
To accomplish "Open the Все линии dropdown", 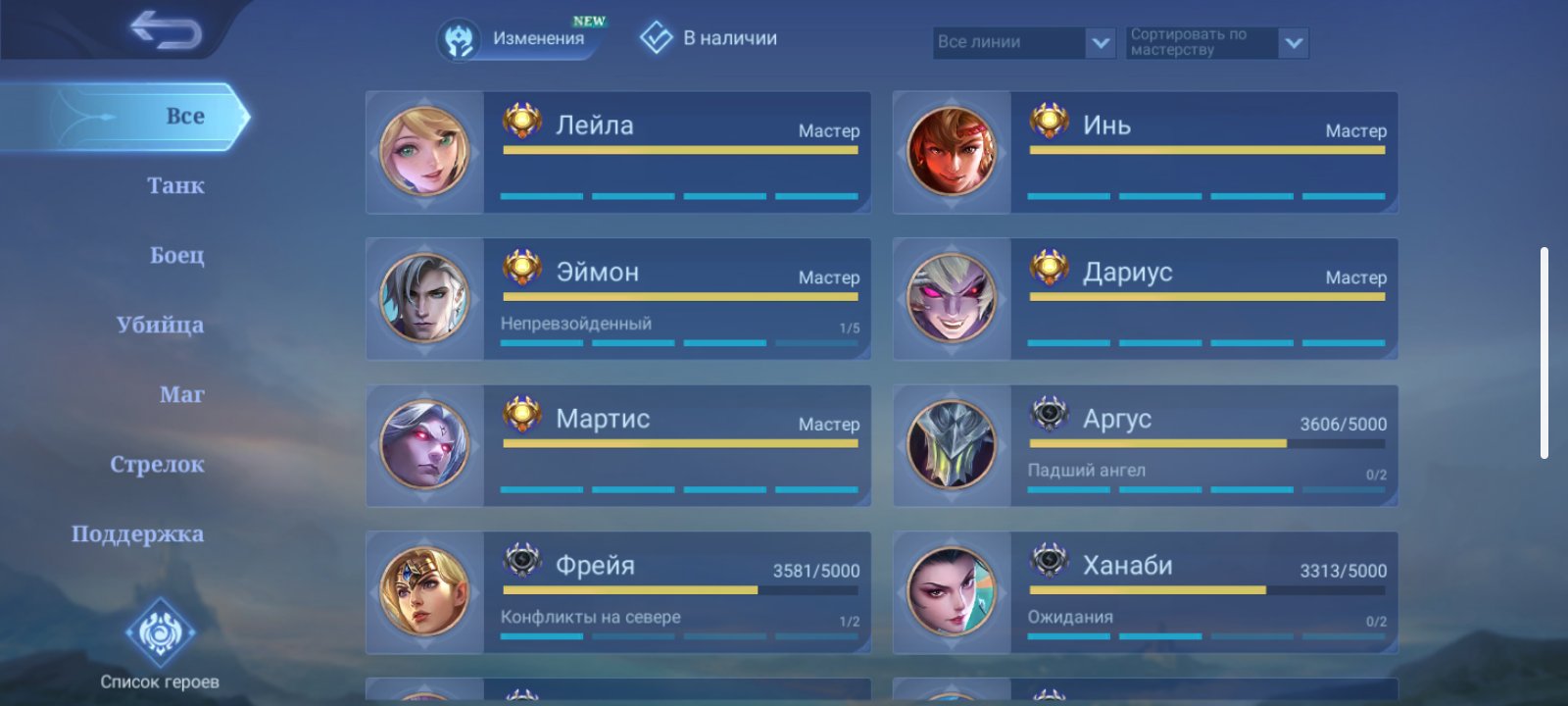I will coord(1024,42).
